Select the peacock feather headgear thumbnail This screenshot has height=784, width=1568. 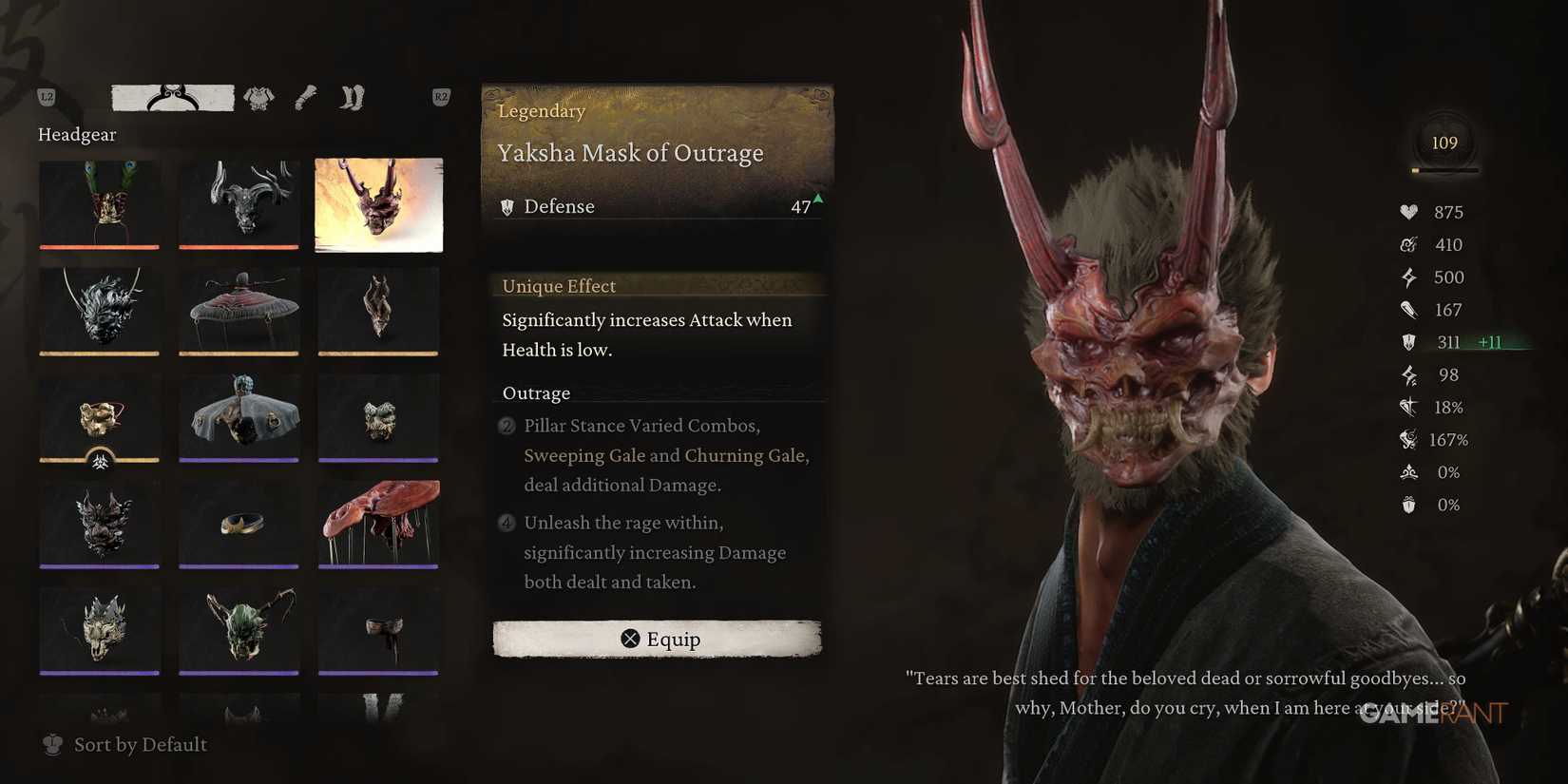(x=99, y=204)
